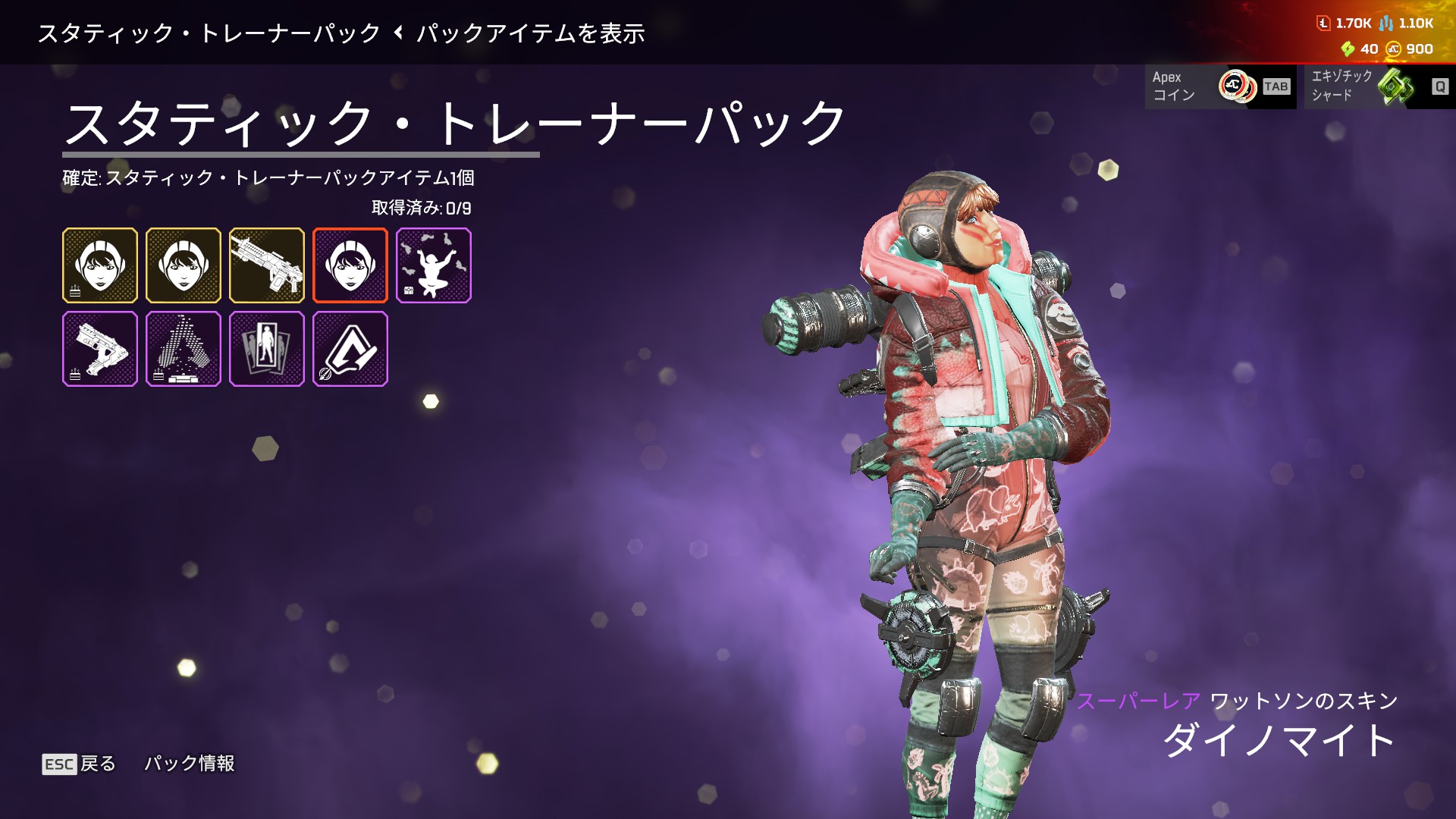1456x819 pixels.
Task: Show the Apex logo hologram tile
Action: coord(184,349)
